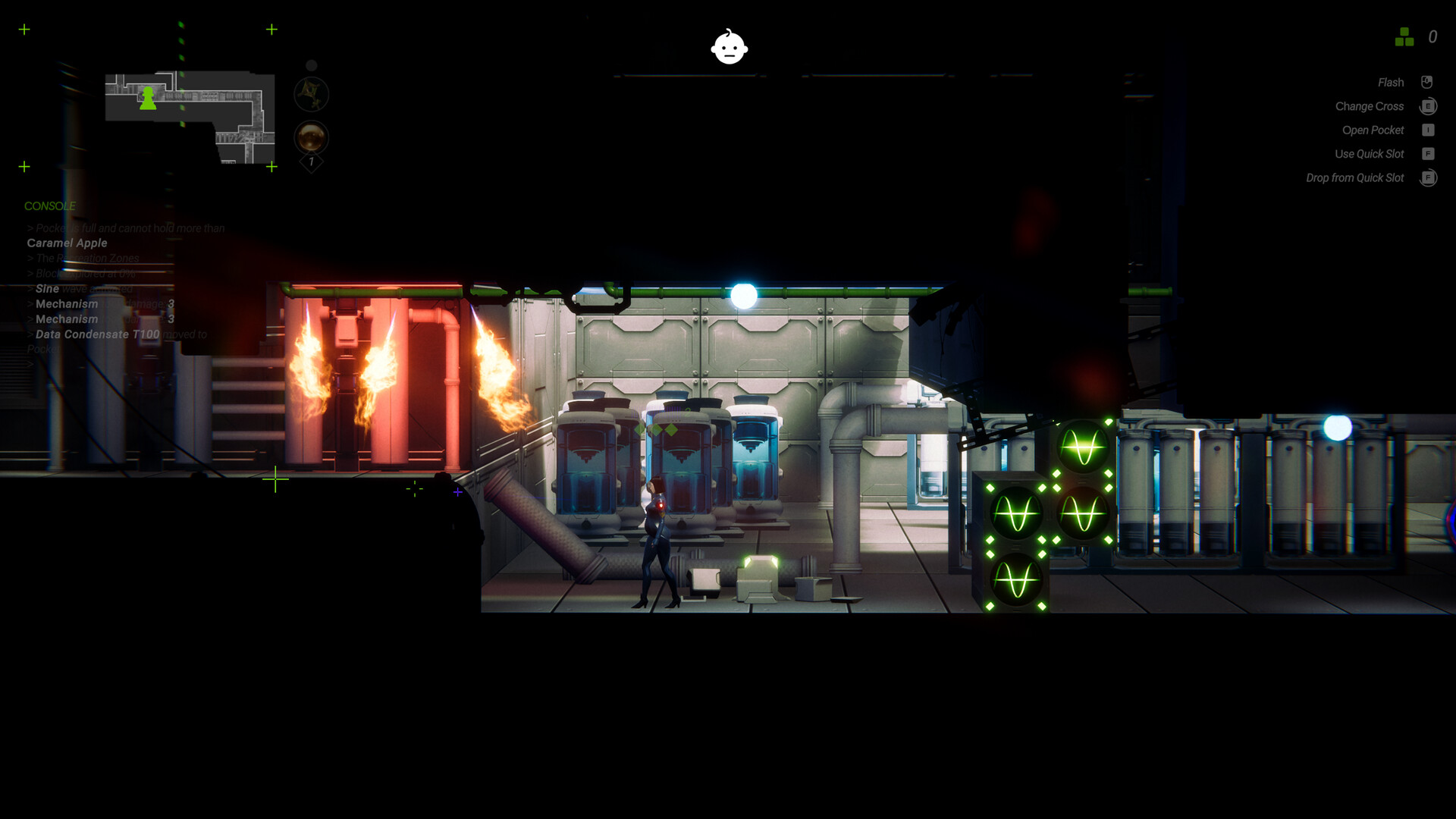
Task: Click the I key icon beside Open Pocket
Action: [1428, 130]
